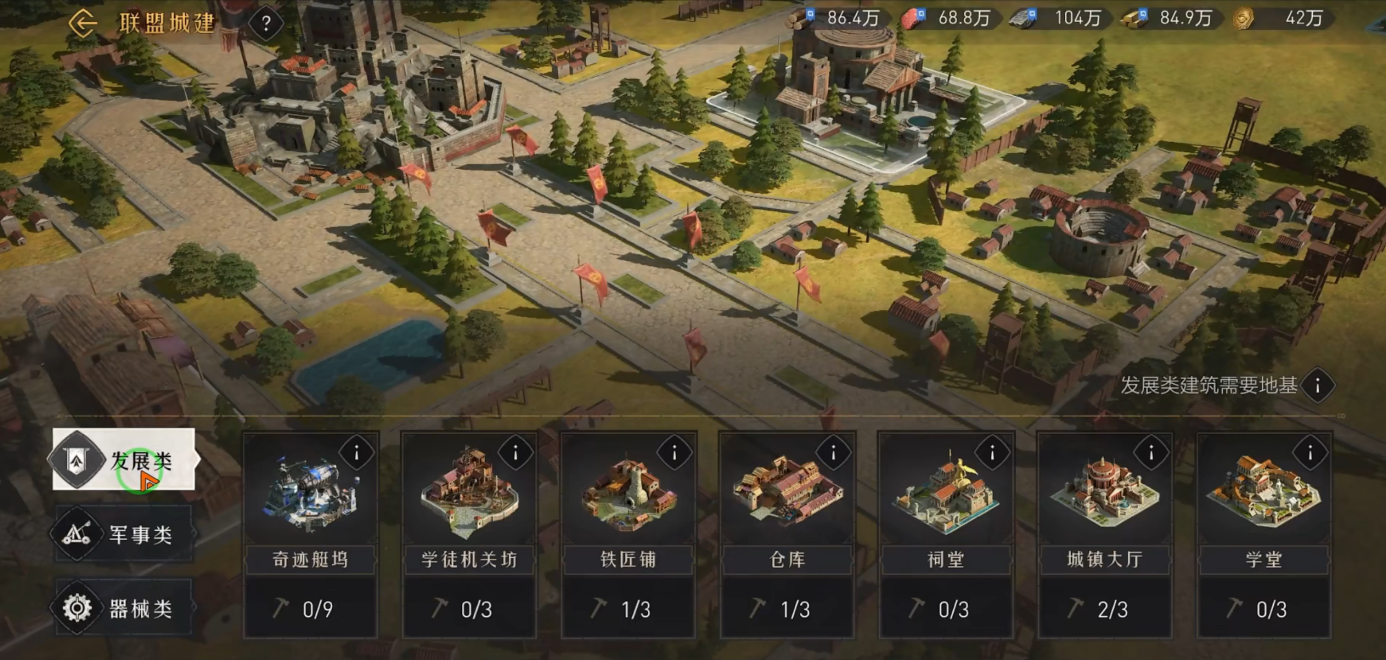View info icon on 仓库 card
This screenshot has height=660, width=1386.
click(x=833, y=453)
